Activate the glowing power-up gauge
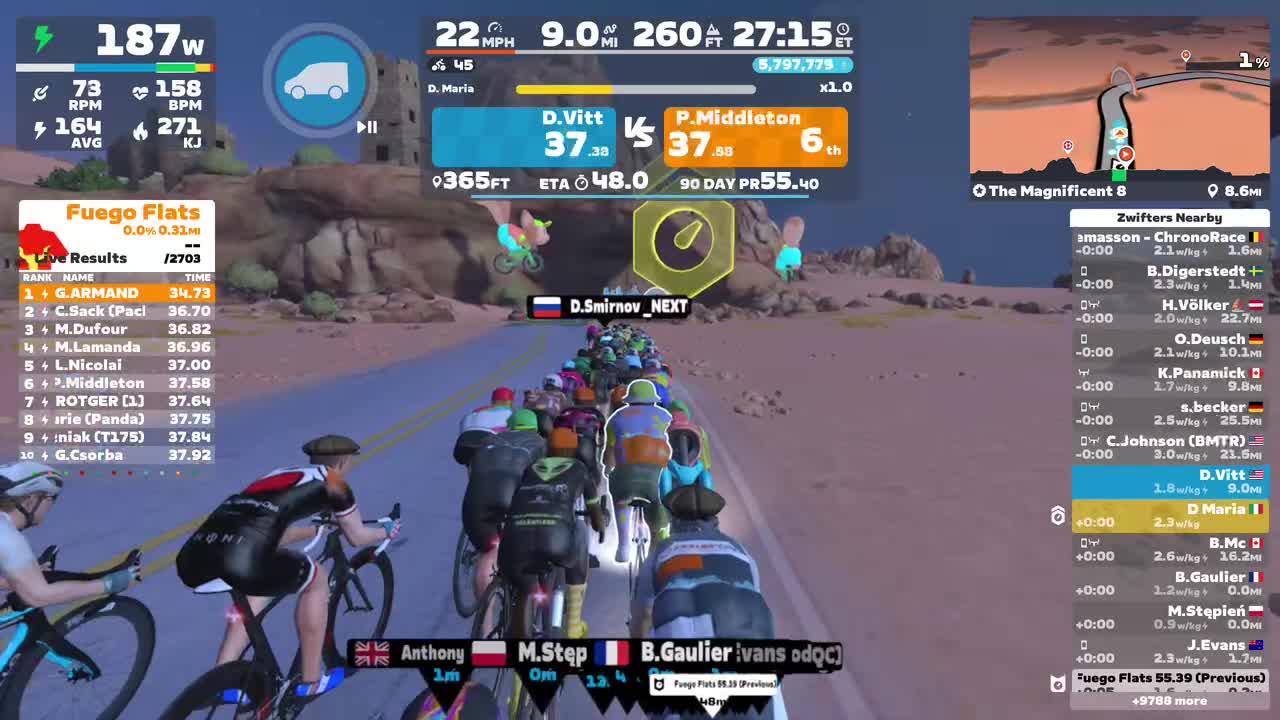The width and height of the screenshot is (1280, 720). (684, 239)
